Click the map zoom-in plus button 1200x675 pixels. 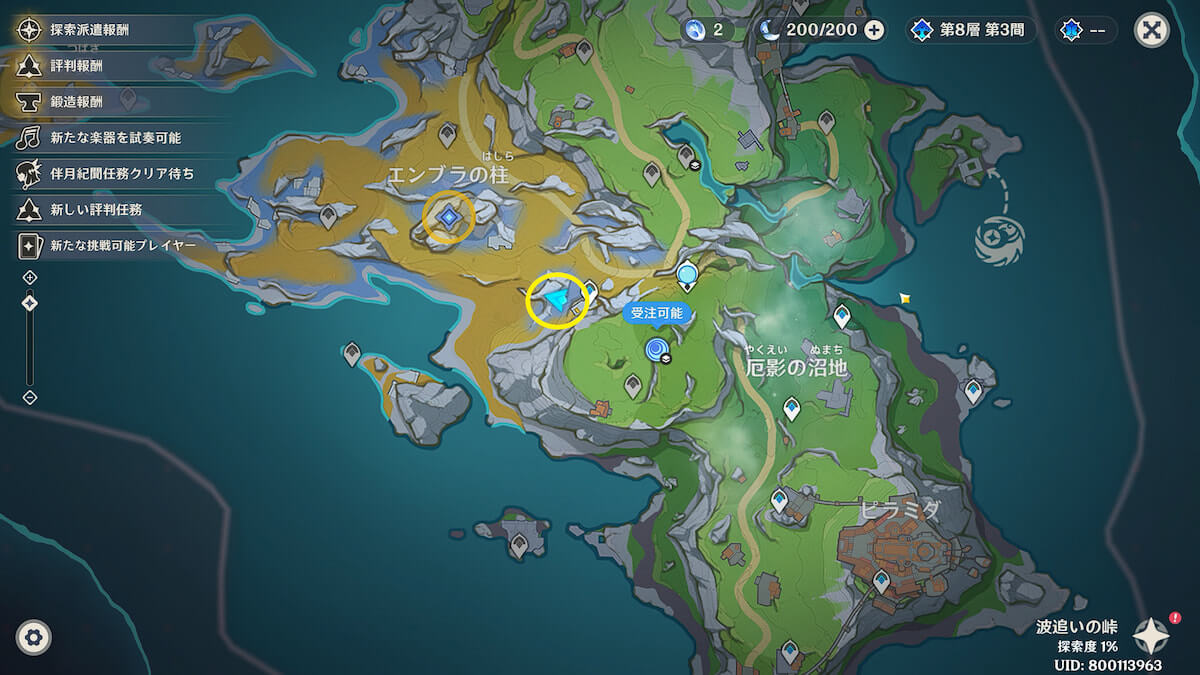[30, 277]
